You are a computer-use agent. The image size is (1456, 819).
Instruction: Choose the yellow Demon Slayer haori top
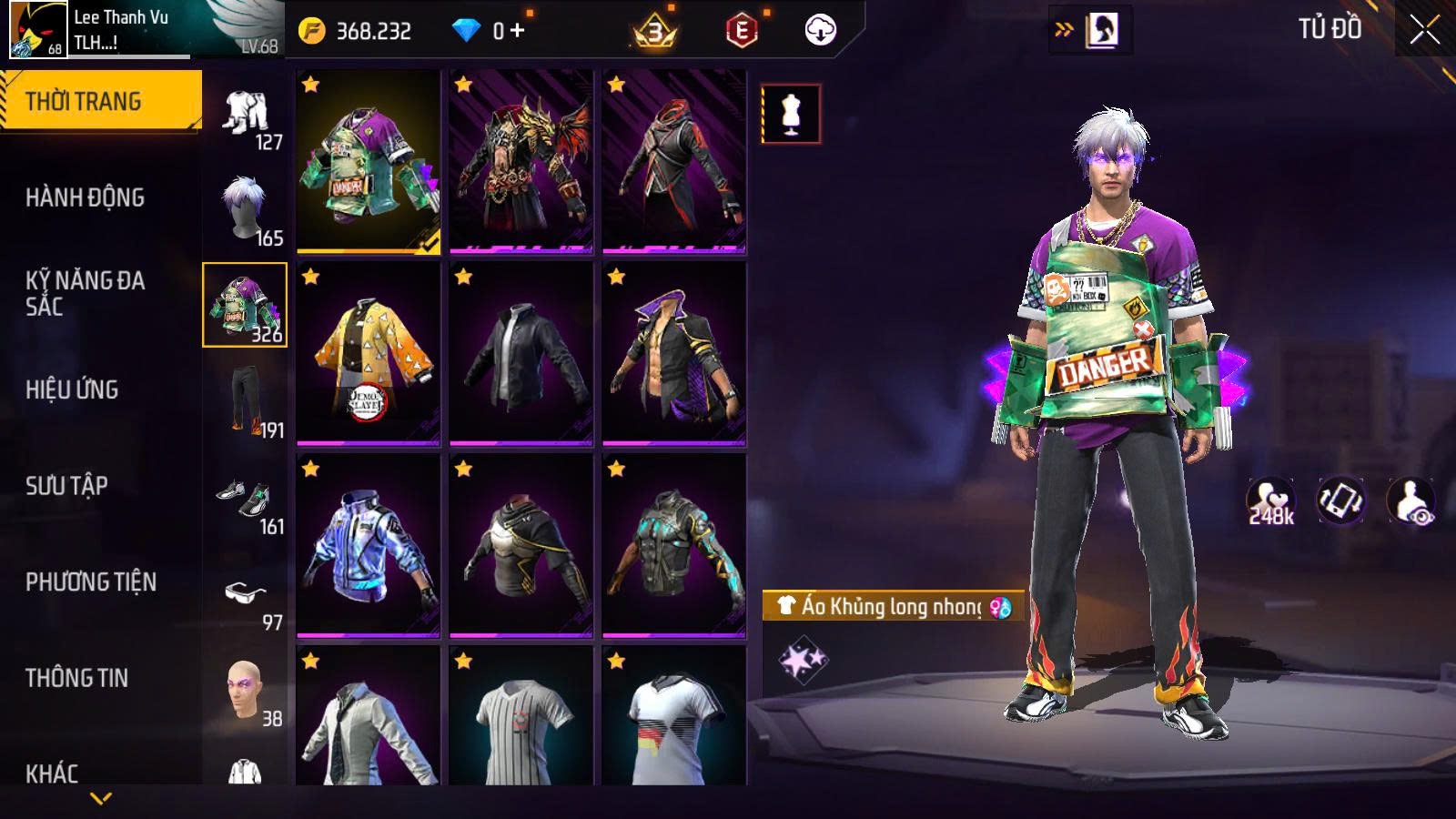(369, 354)
